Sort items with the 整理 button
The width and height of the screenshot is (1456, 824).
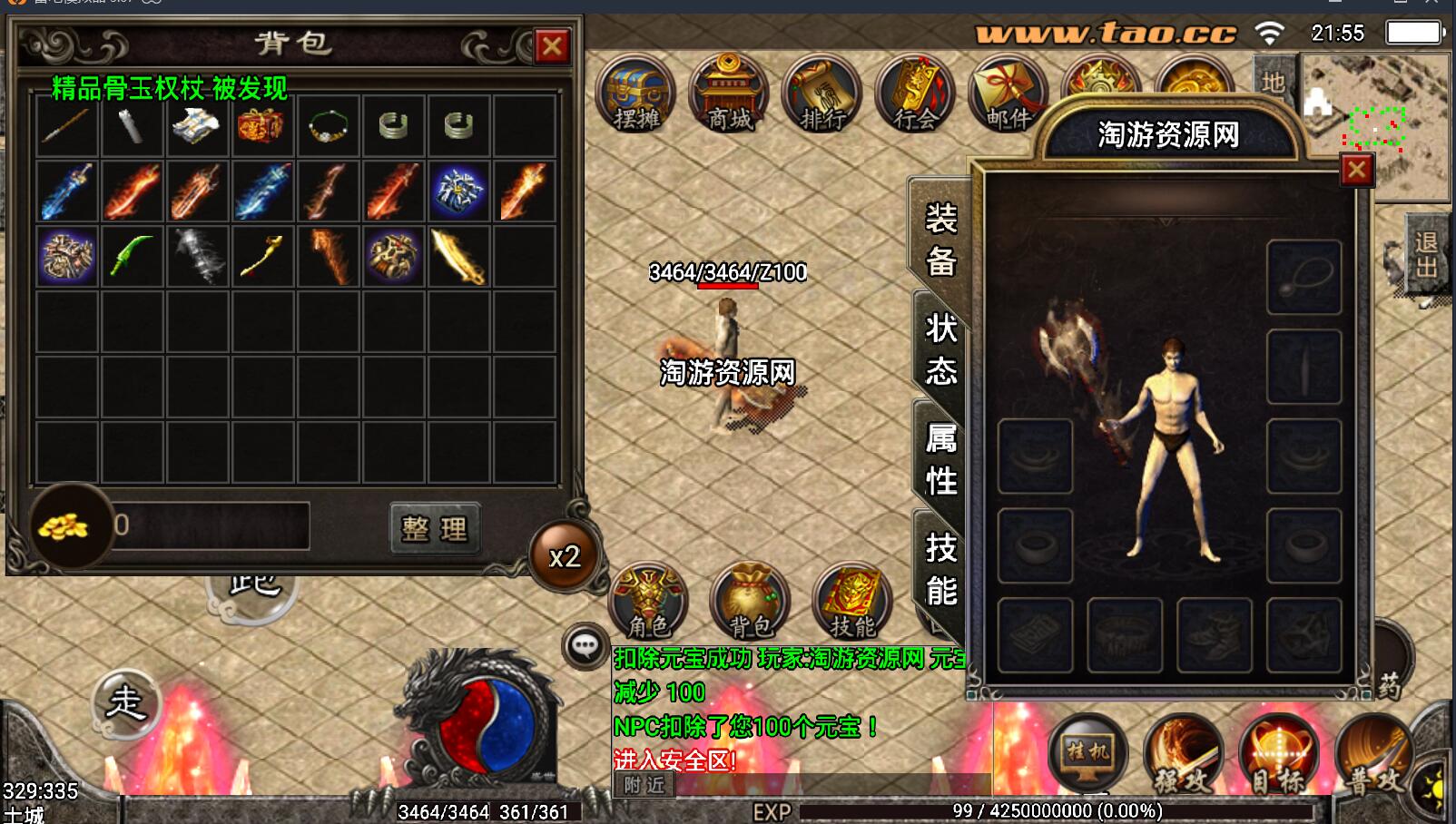[x=434, y=528]
